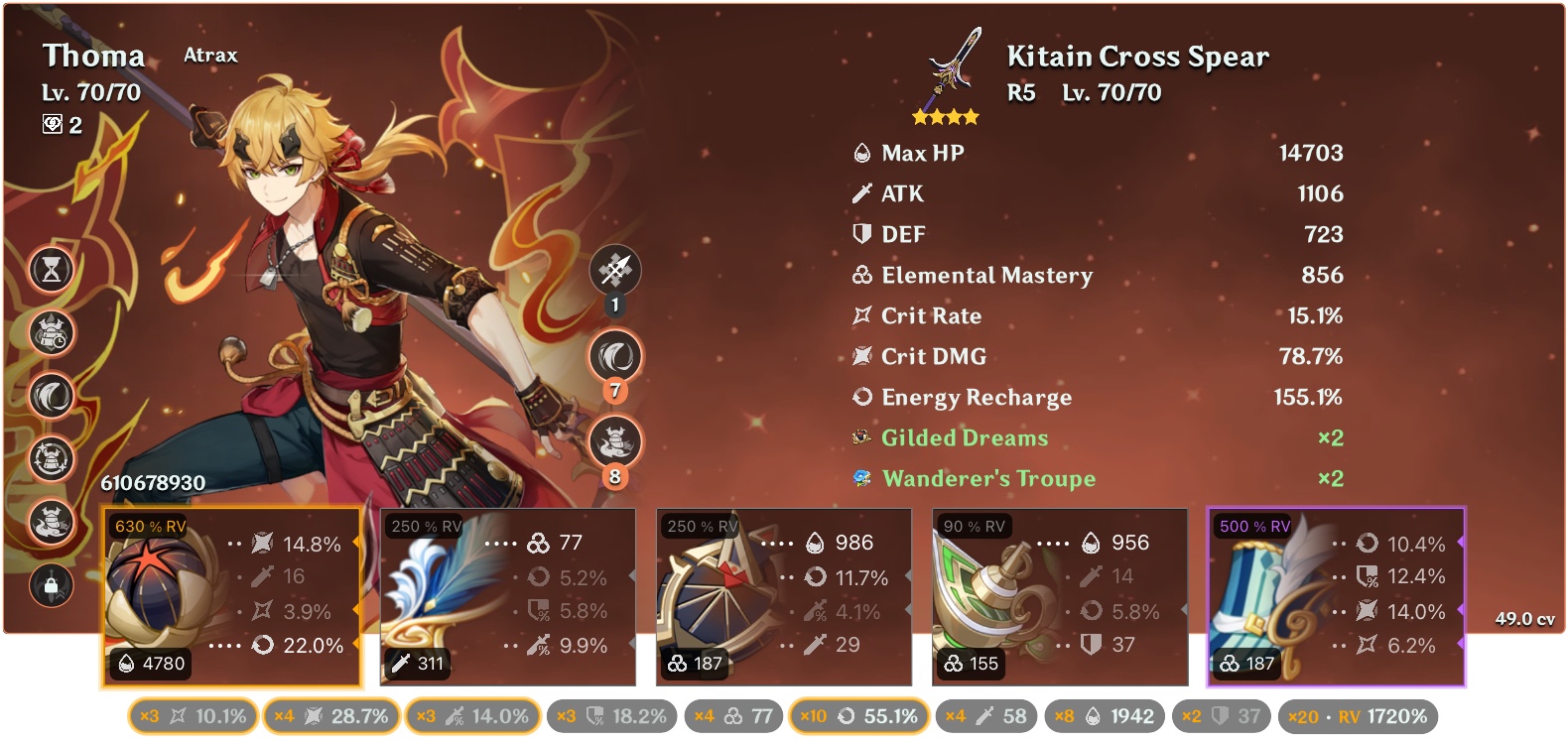Select Thoma's normal attack talent icon
The width and height of the screenshot is (1568, 741).
[x=615, y=270]
